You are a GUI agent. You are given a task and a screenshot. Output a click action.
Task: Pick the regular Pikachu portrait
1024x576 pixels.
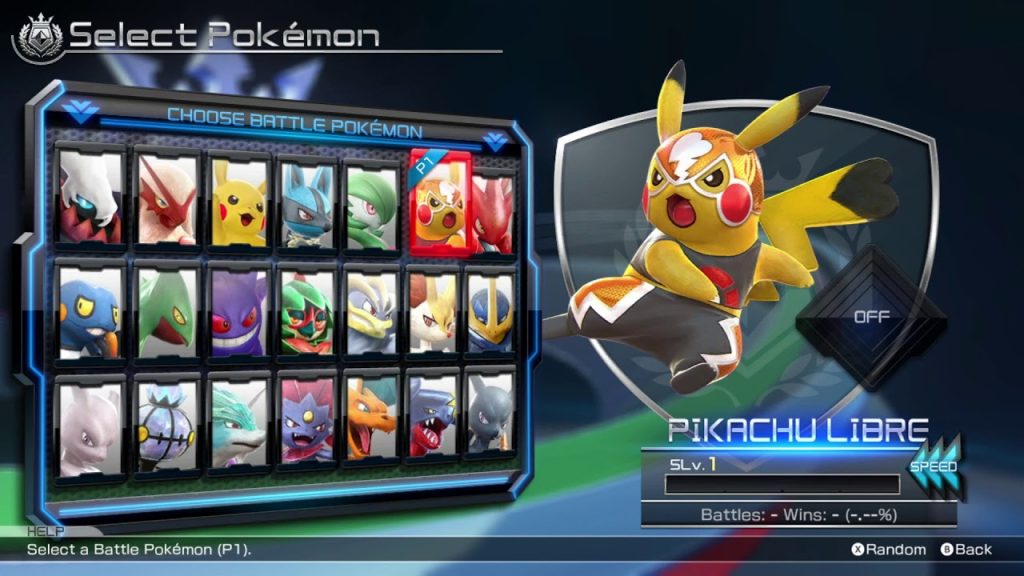click(239, 200)
